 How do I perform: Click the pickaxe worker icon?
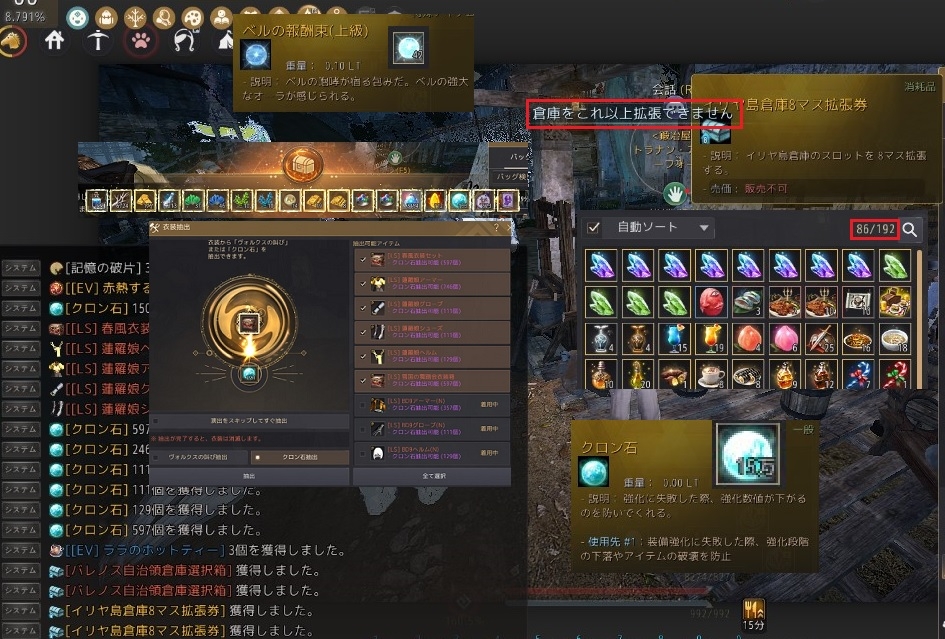coord(96,41)
